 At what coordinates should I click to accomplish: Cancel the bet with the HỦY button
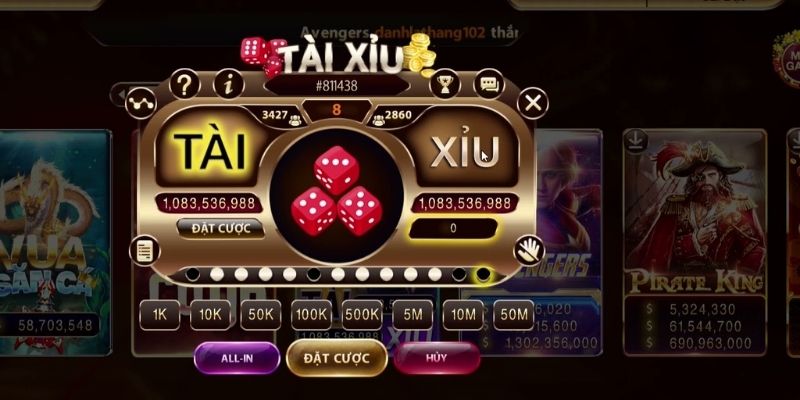point(436,357)
